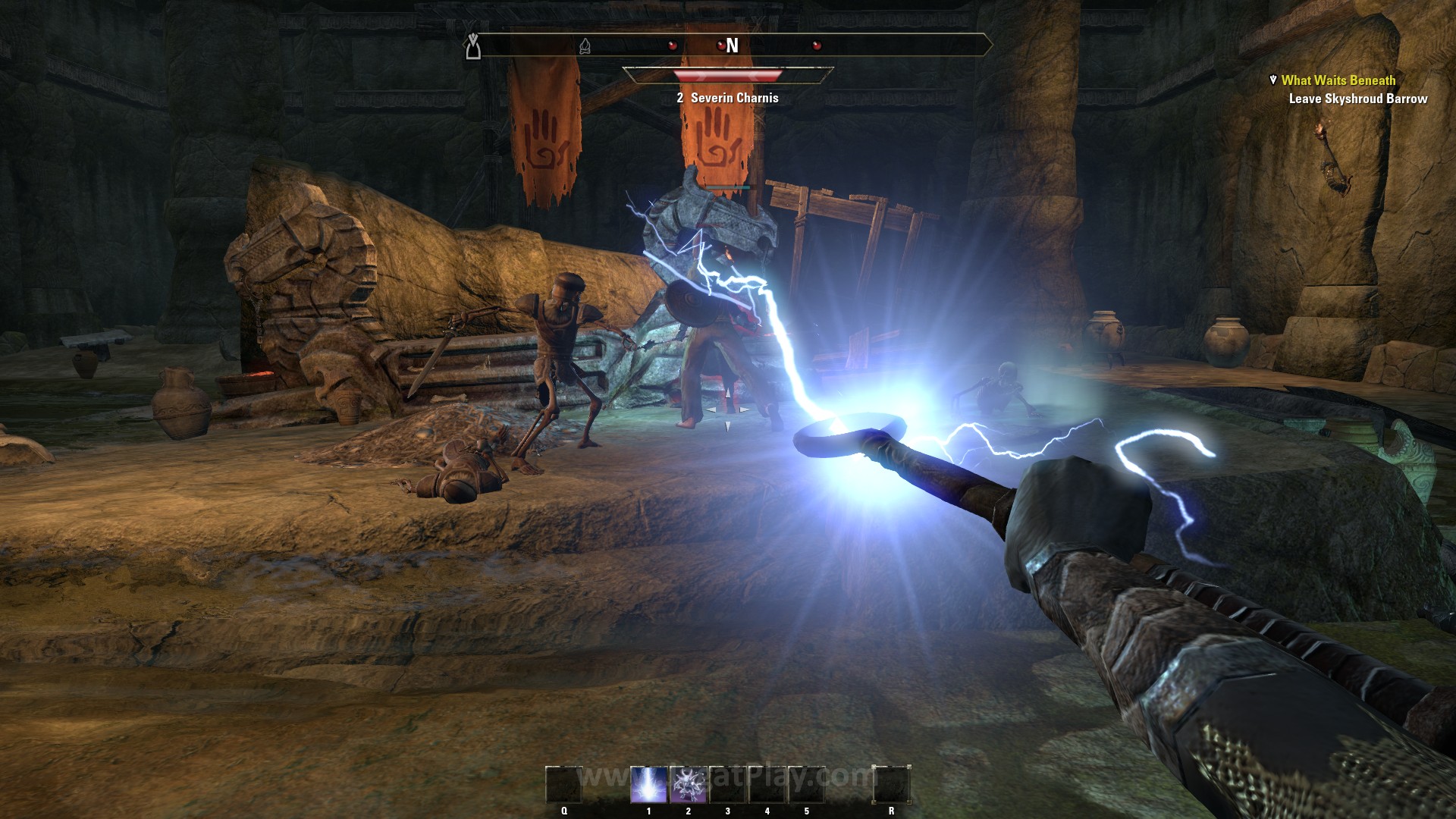Click the campfire icon on the compass
This screenshot has width=1456, height=819.
tap(585, 46)
